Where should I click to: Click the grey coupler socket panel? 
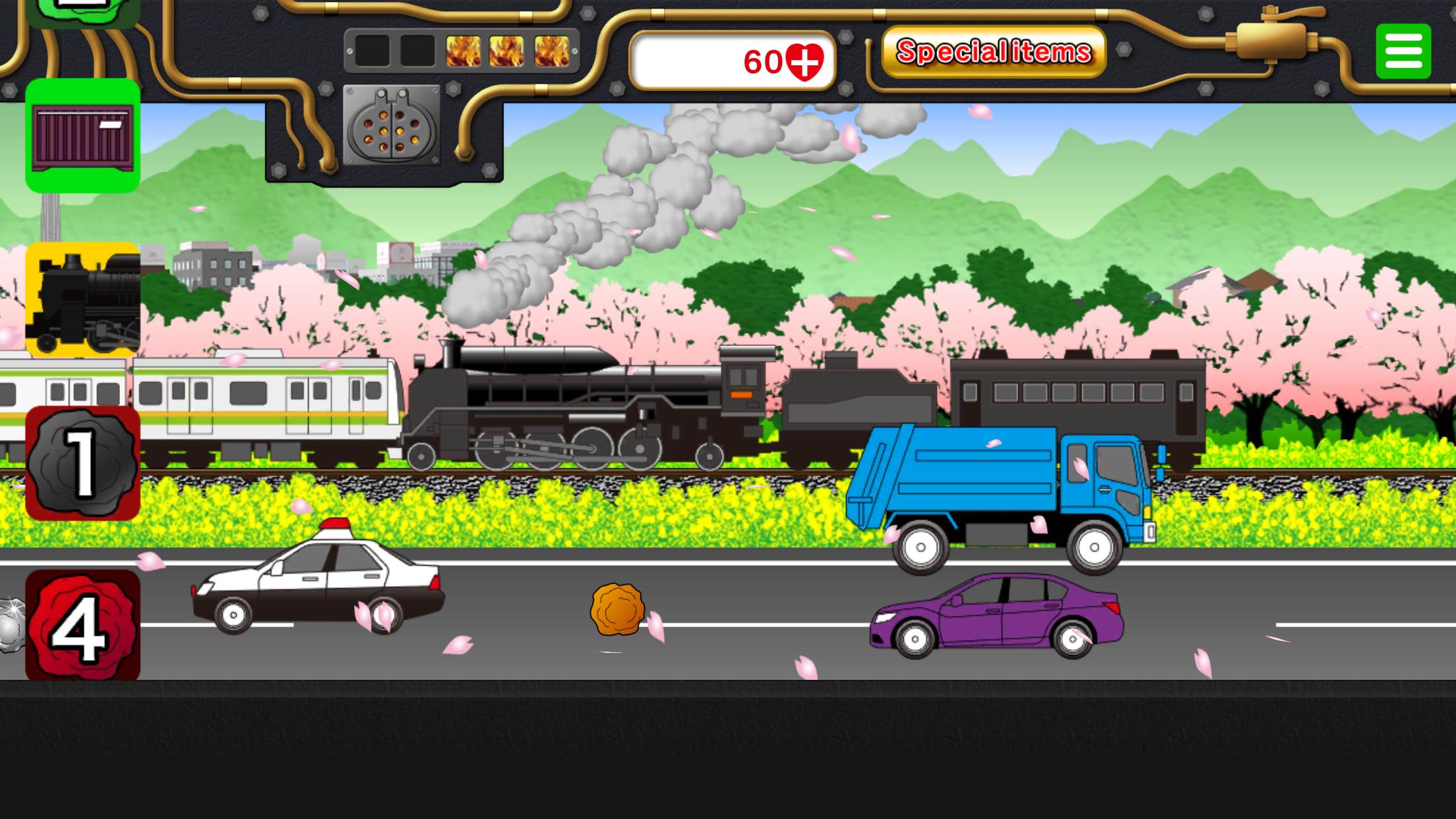(x=392, y=125)
